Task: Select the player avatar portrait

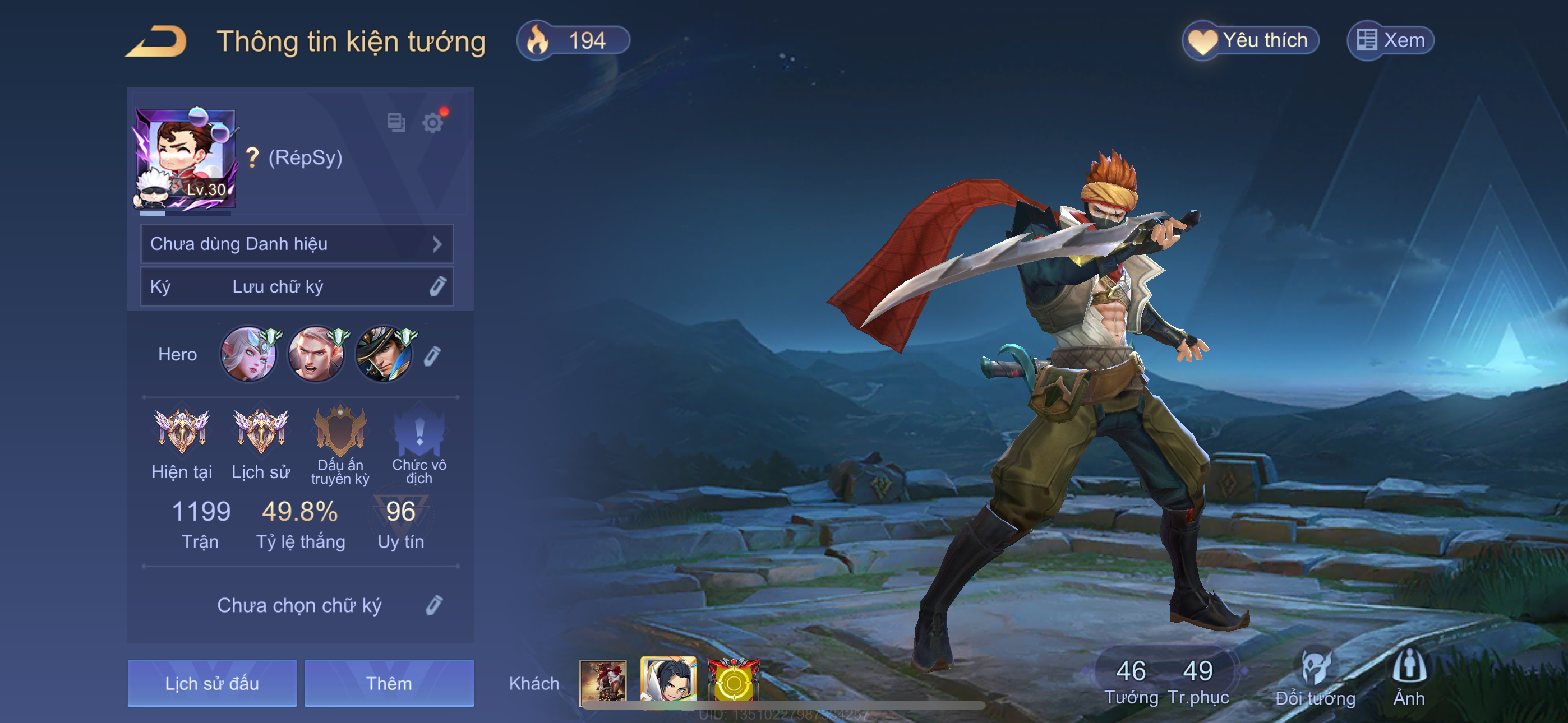Action: 185,159
